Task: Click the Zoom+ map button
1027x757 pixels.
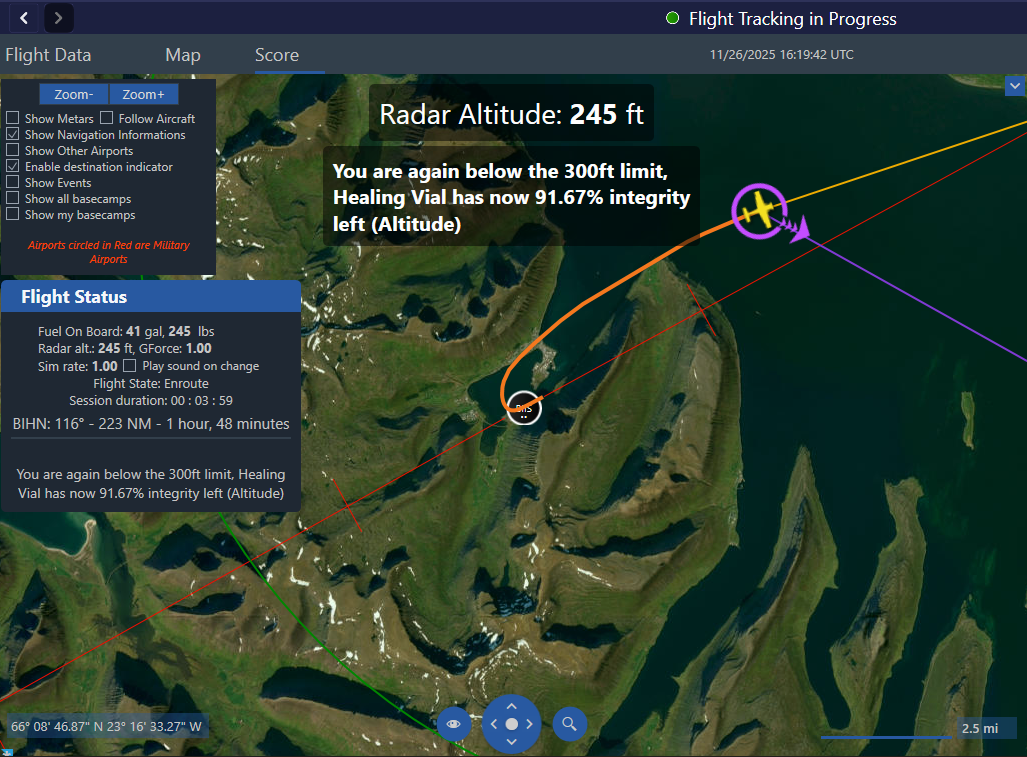Action: (144, 94)
